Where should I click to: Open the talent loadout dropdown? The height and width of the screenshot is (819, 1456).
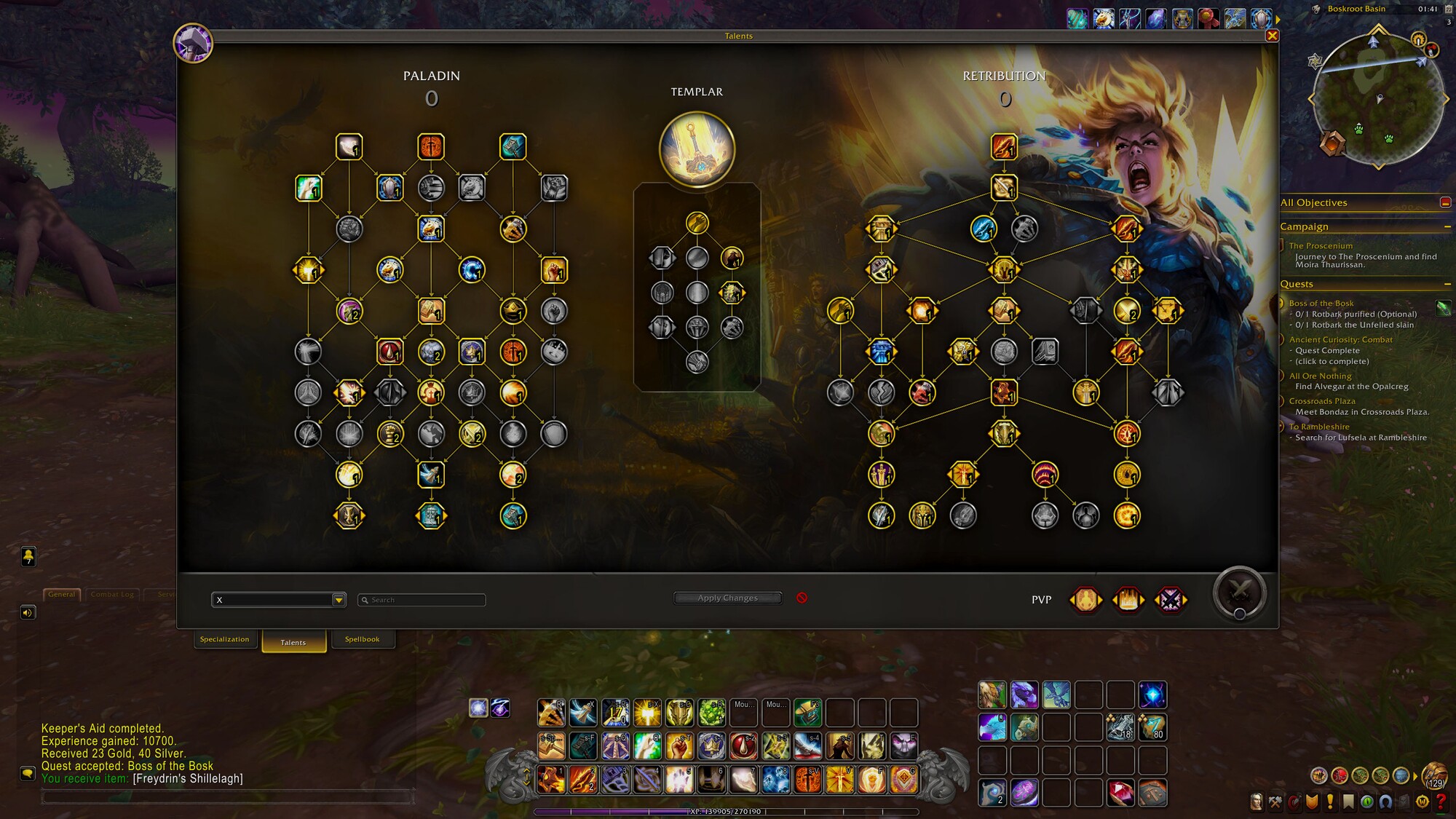coord(339,600)
